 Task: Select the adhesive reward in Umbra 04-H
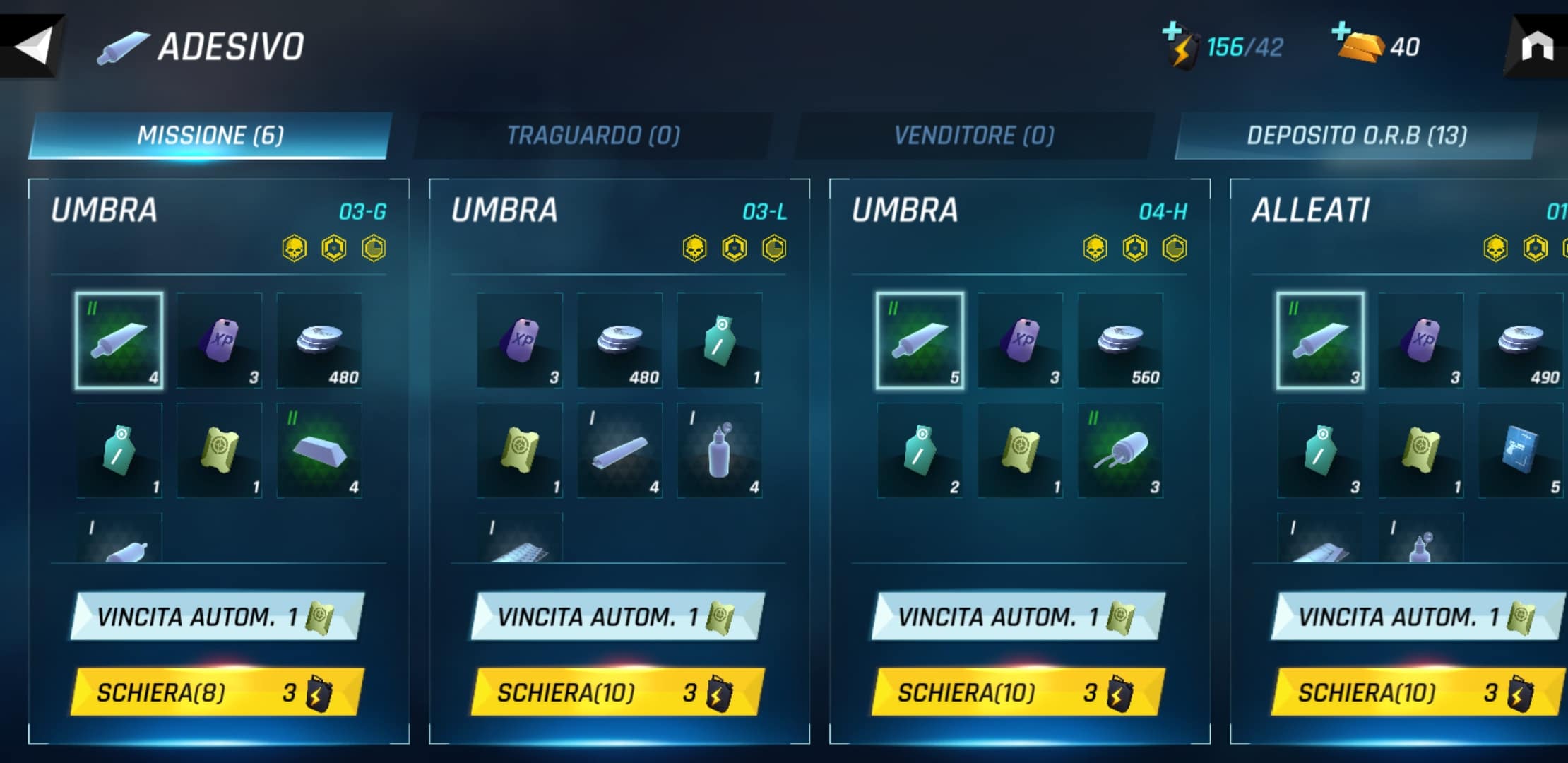920,341
